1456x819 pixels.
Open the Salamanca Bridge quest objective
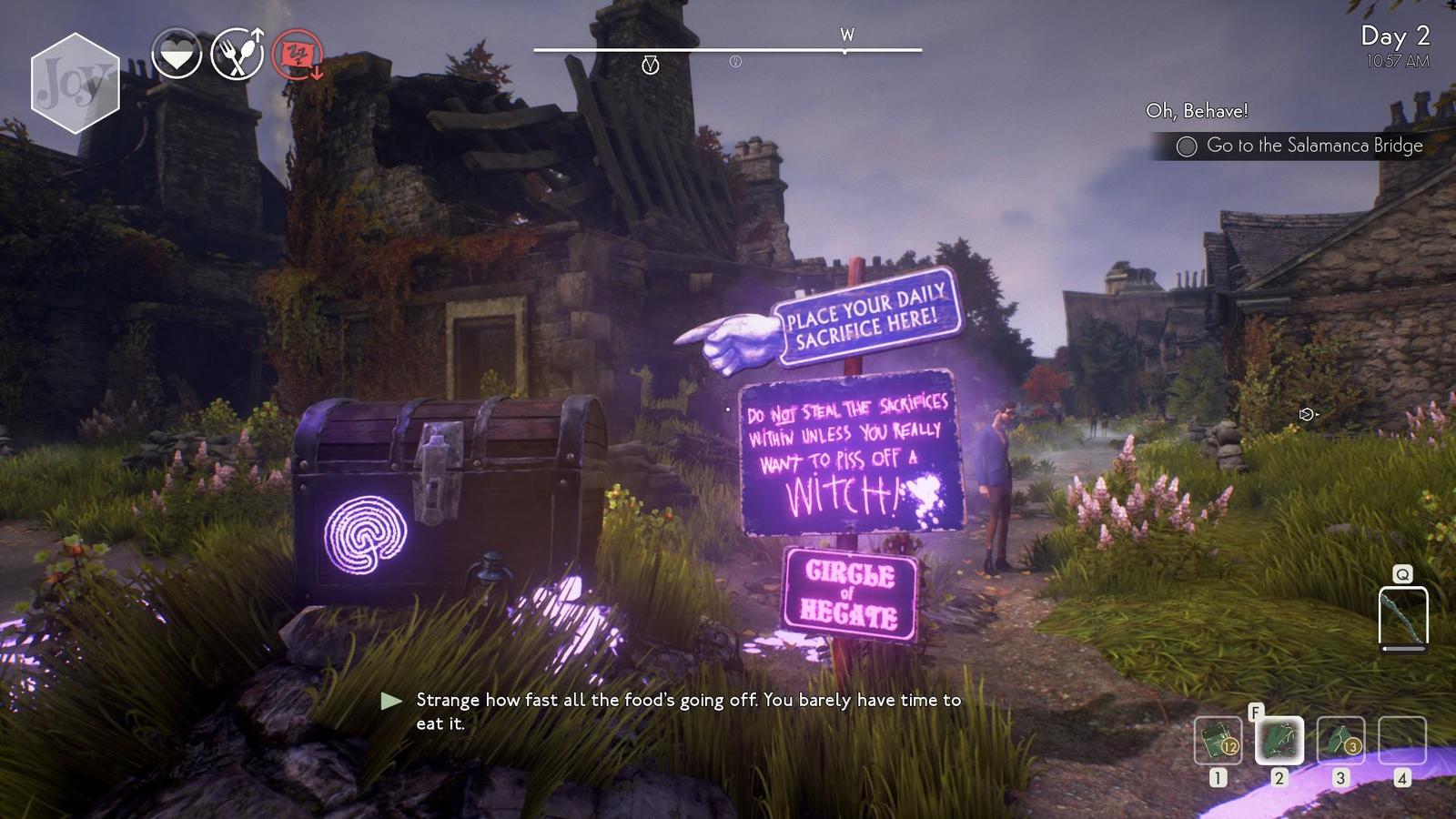[x=1301, y=146]
